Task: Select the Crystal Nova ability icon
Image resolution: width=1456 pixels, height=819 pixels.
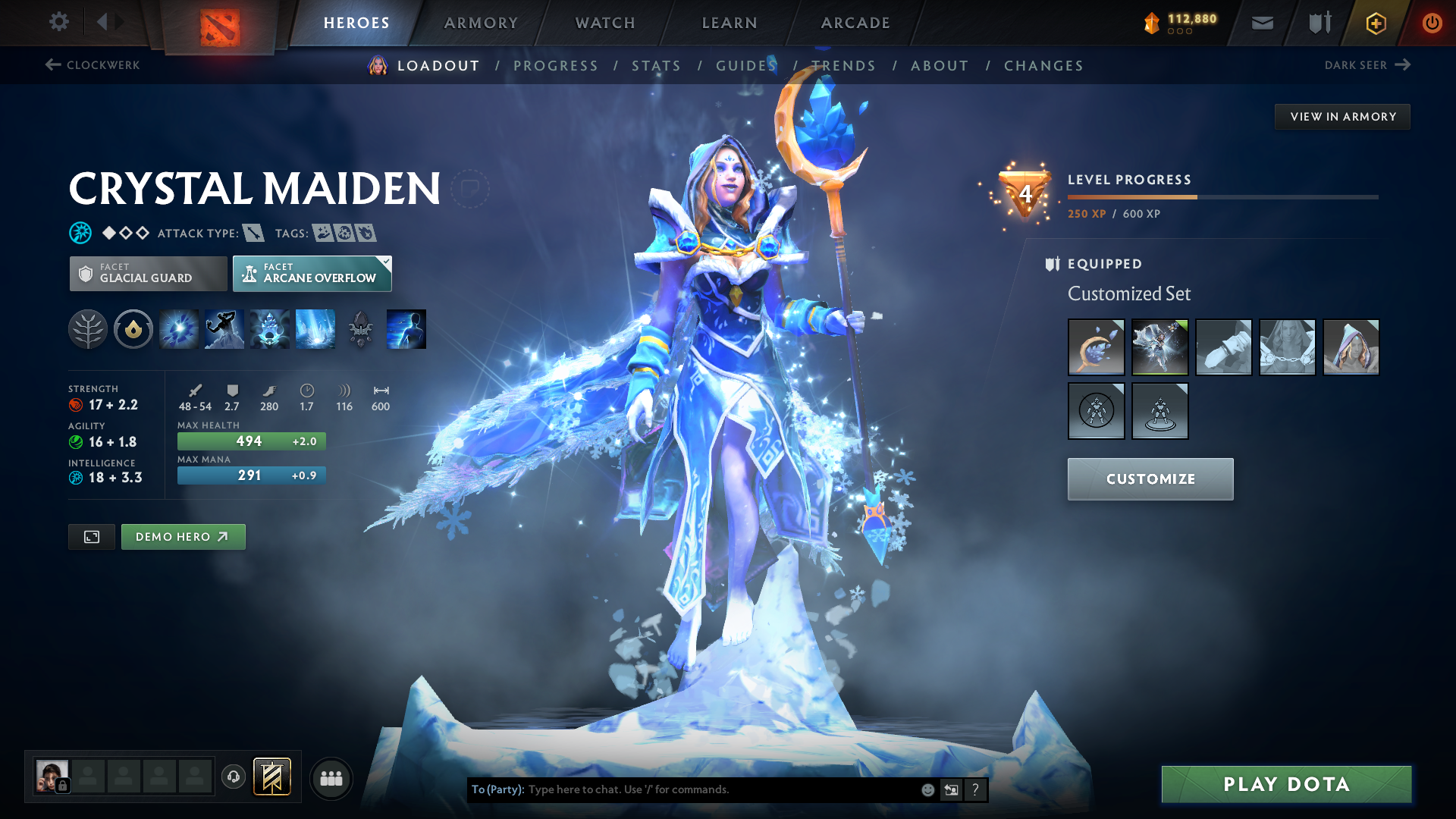Action: [x=178, y=329]
